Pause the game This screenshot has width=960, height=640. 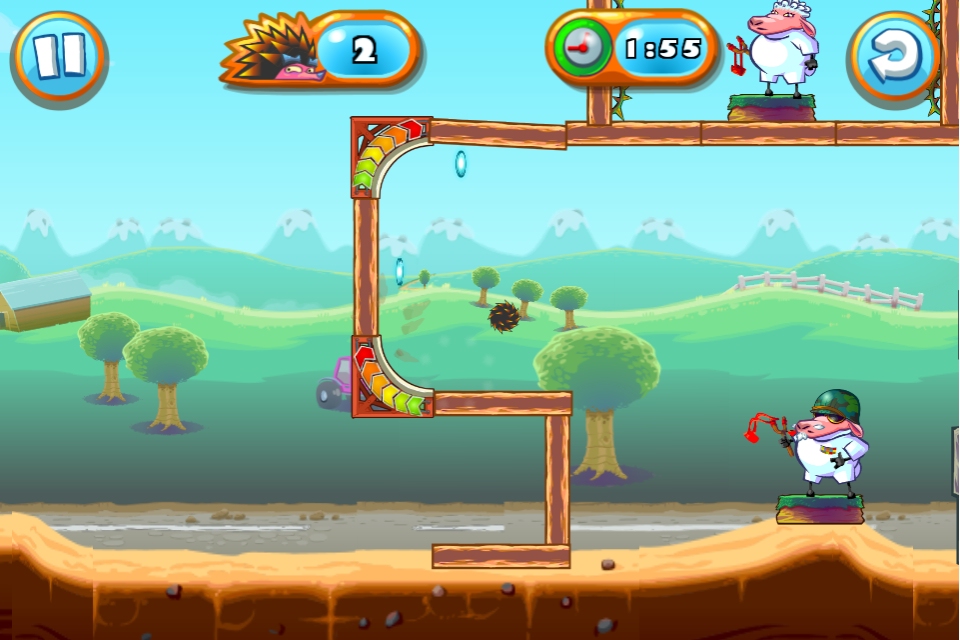pos(58,56)
